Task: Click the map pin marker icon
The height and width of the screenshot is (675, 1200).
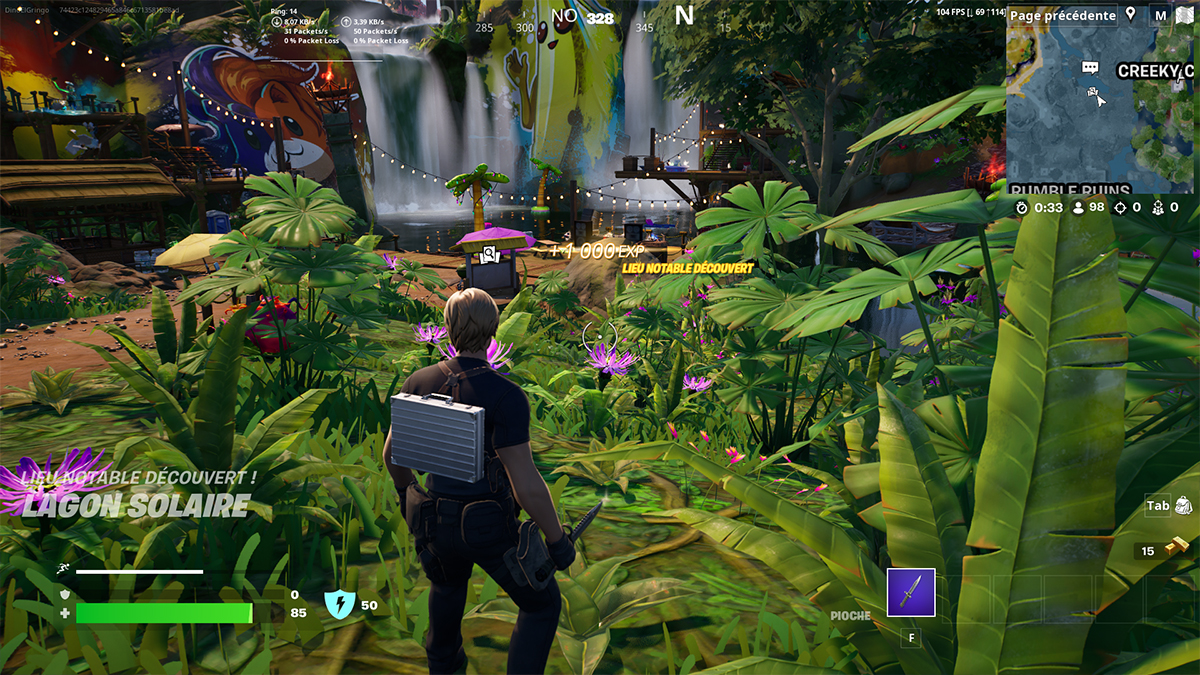Action: point(1131,14)
